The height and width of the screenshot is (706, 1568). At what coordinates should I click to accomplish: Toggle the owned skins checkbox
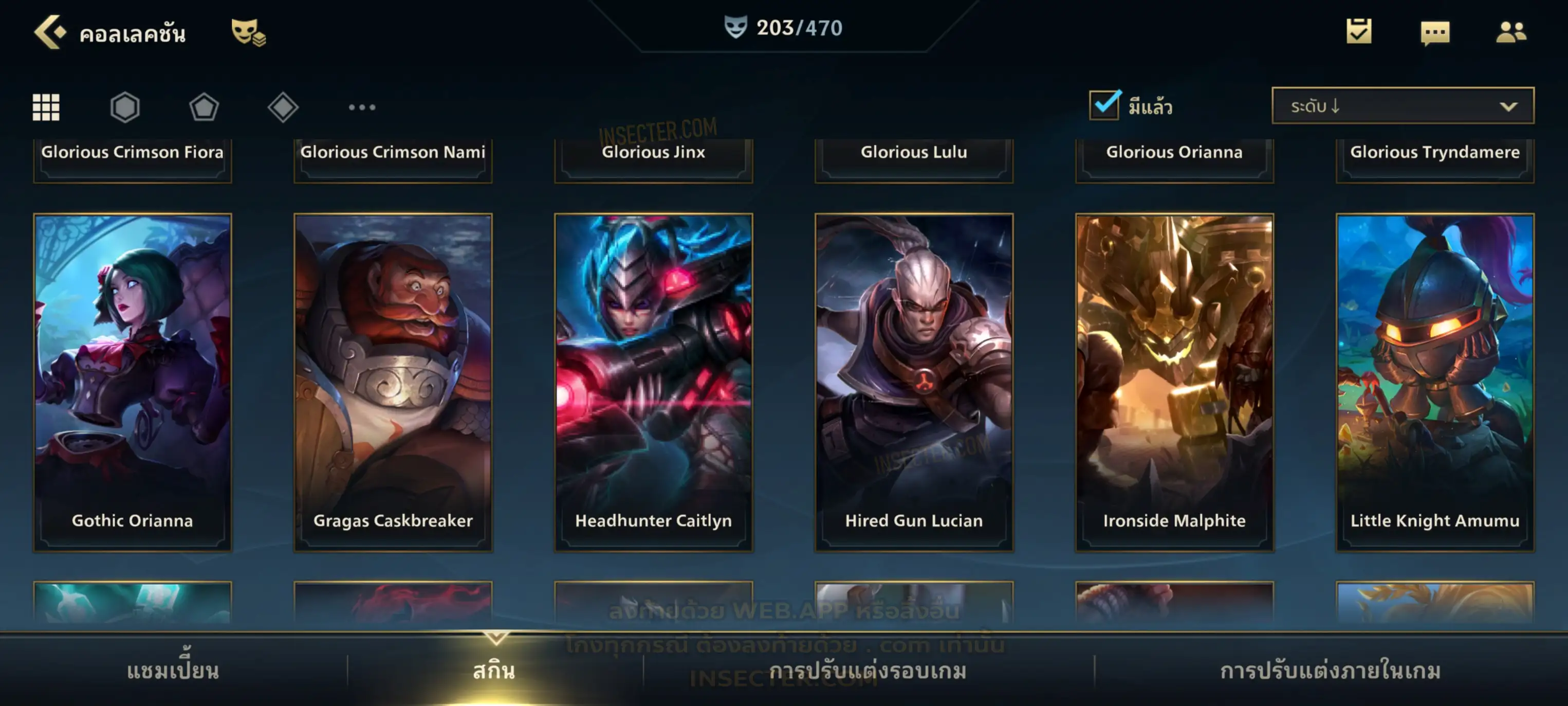1104,105
